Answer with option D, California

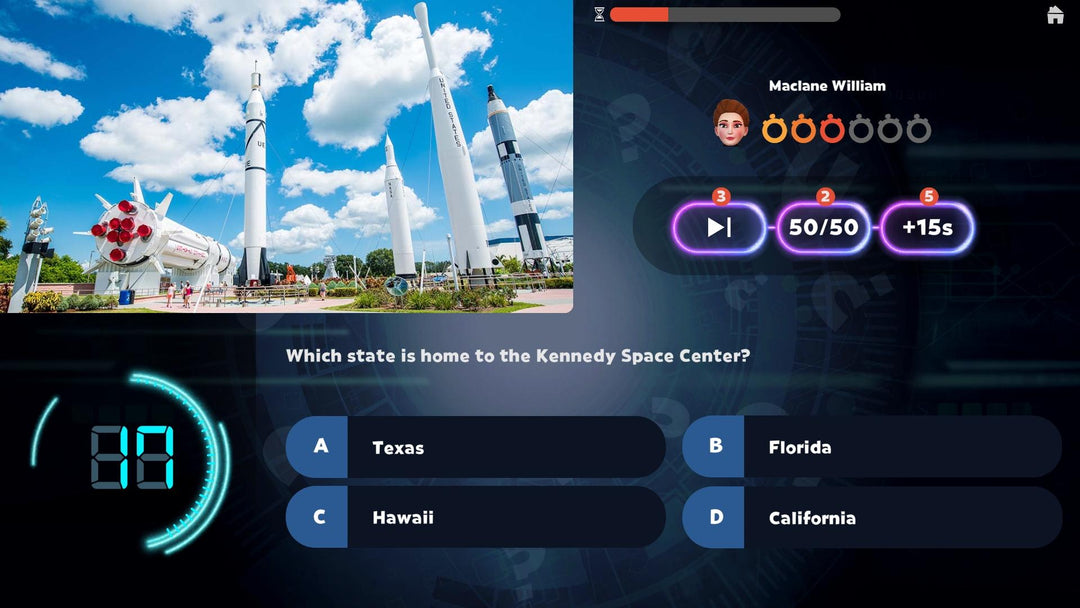(871, 517)
